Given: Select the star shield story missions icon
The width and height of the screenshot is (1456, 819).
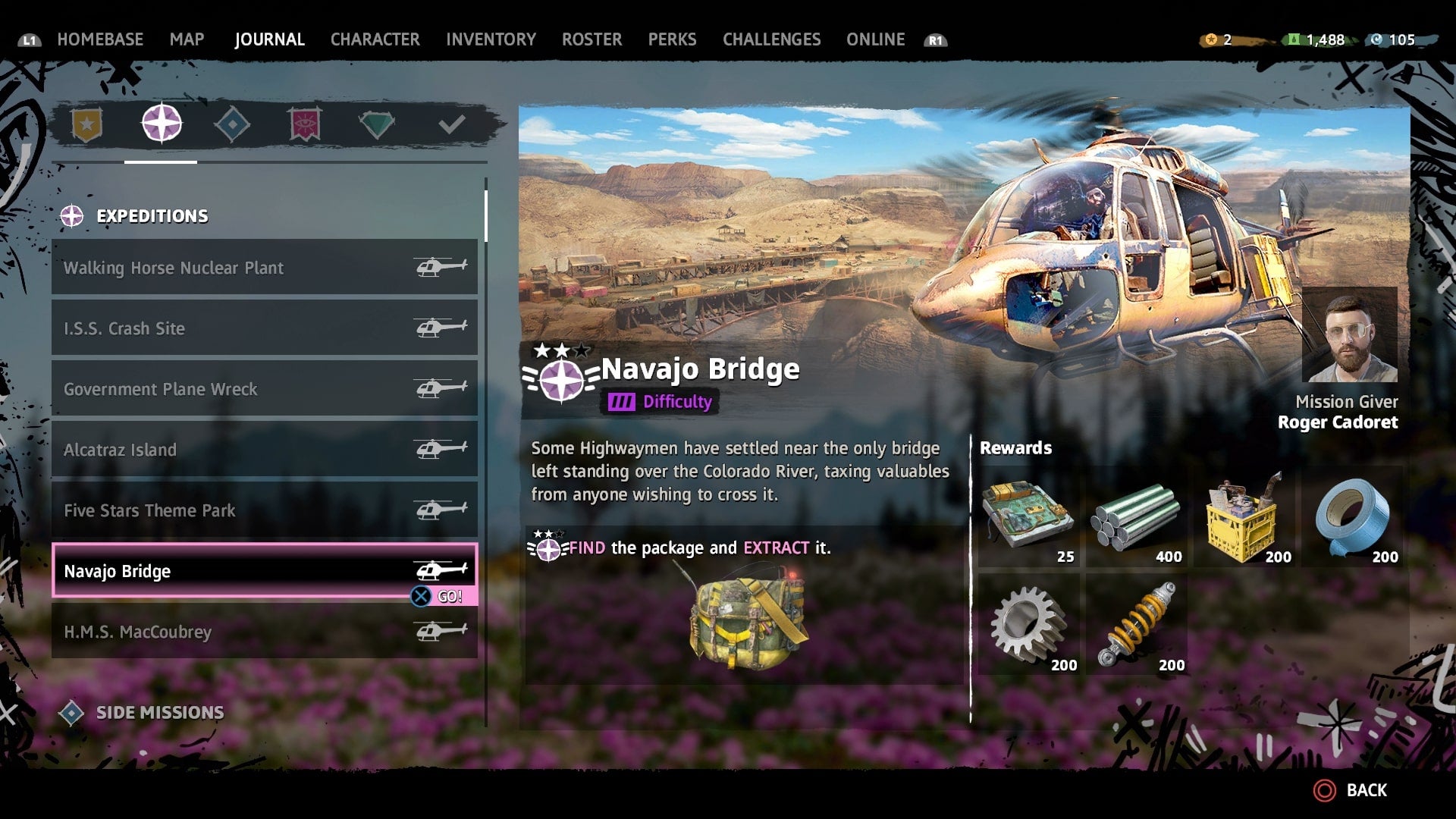Looking at the screenshot, I should click(x=87, y=124).
